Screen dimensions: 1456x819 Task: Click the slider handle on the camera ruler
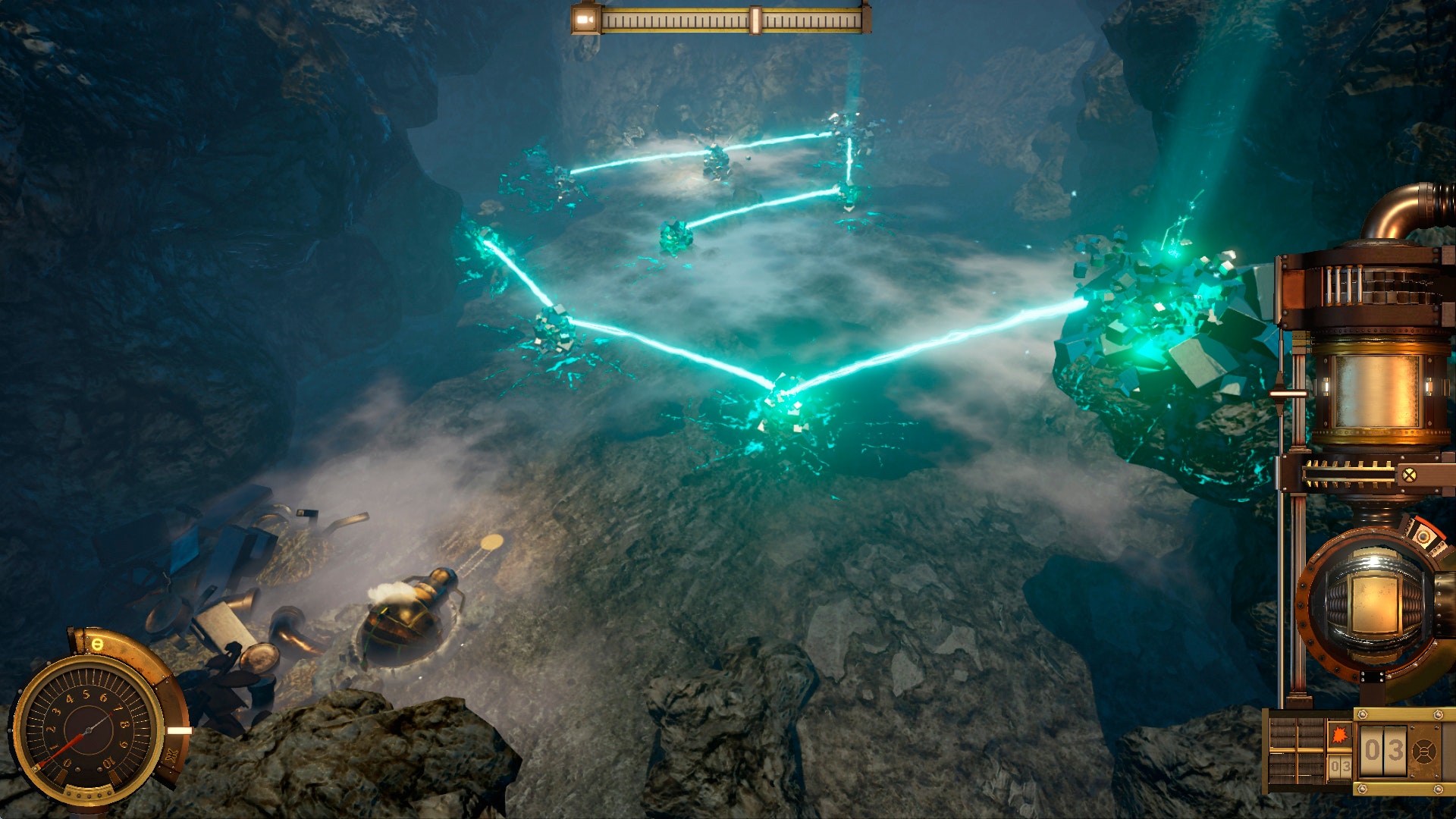coord(755,20)
